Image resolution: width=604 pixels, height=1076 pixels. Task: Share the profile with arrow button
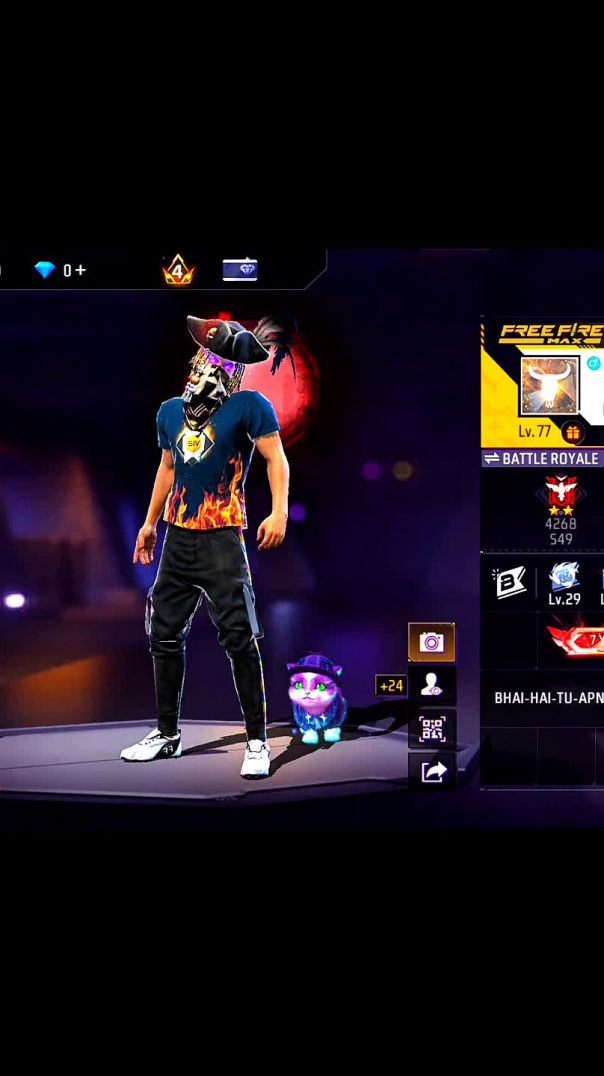point(431,771)
